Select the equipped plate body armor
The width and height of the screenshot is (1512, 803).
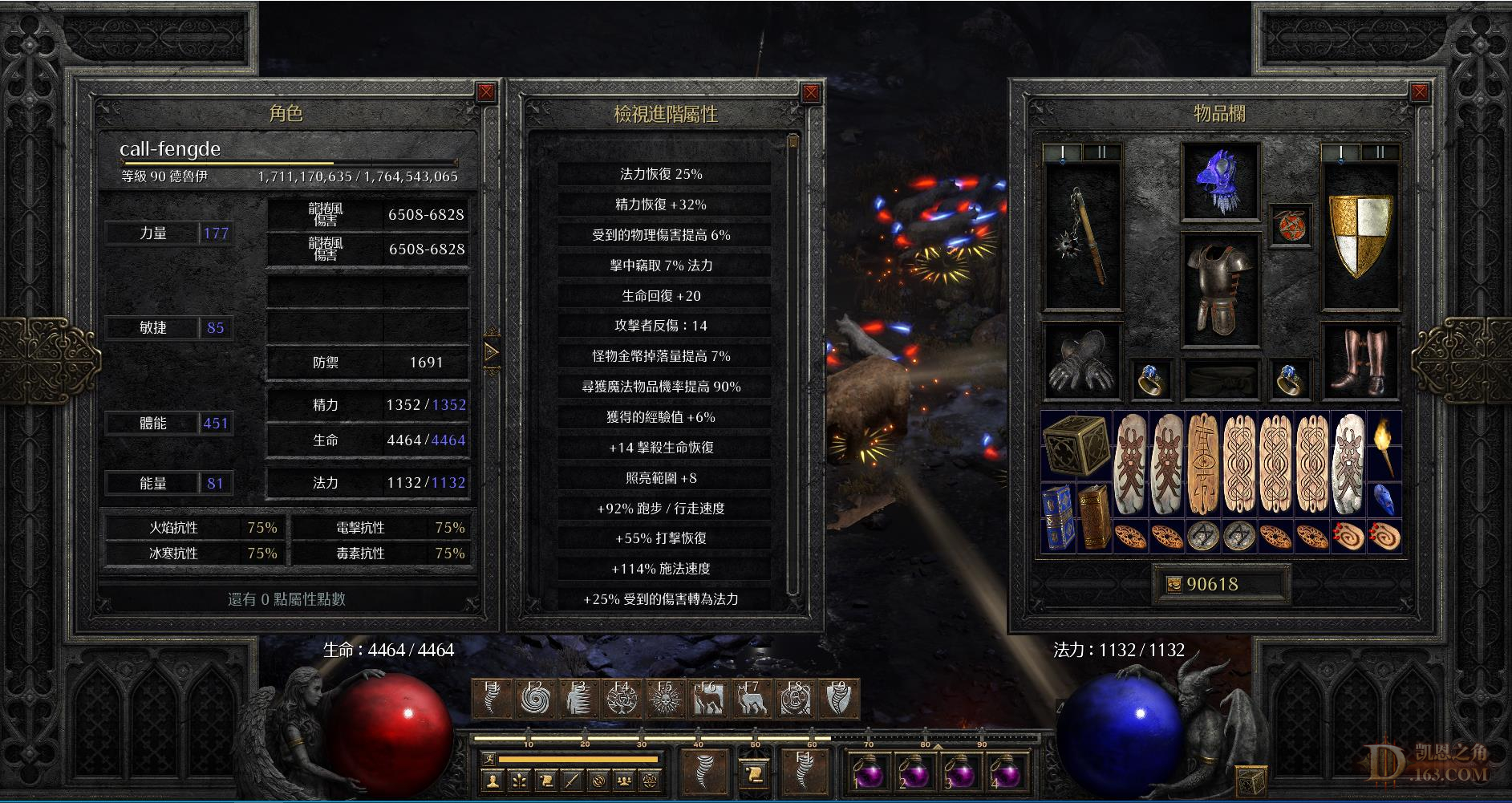(x=1220, y=287)
